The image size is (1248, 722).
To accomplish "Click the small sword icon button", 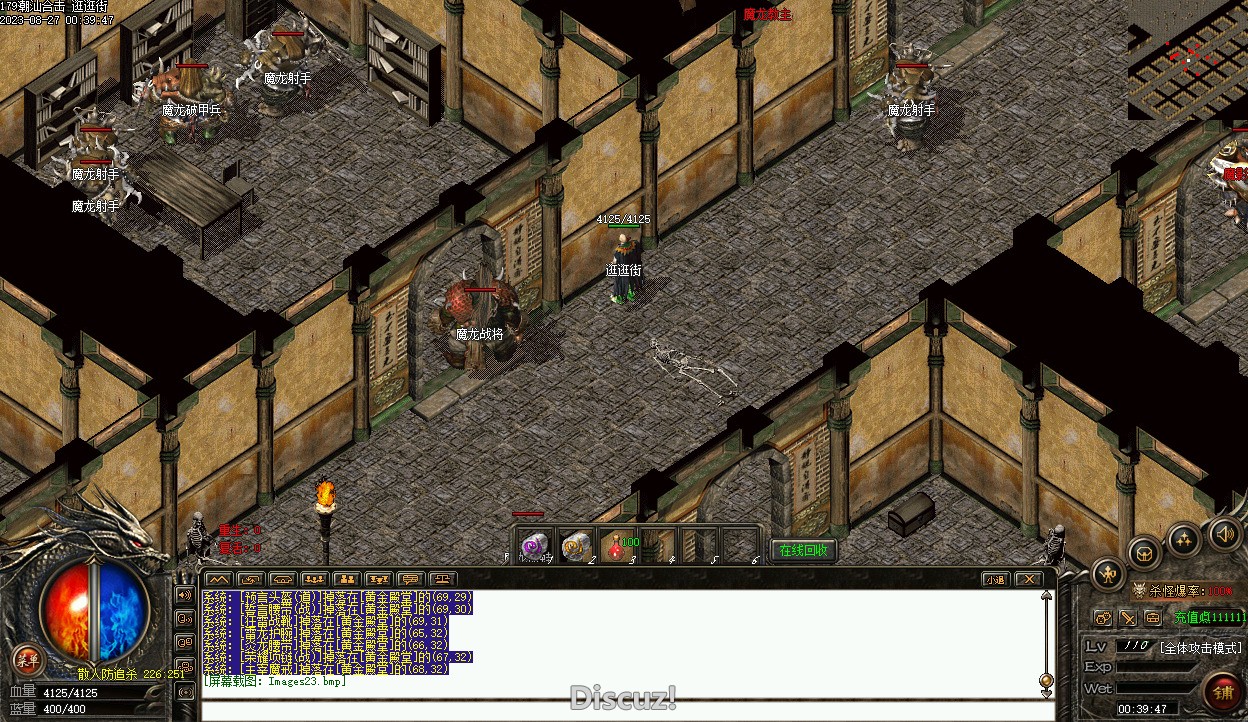I will [1127, 618].
